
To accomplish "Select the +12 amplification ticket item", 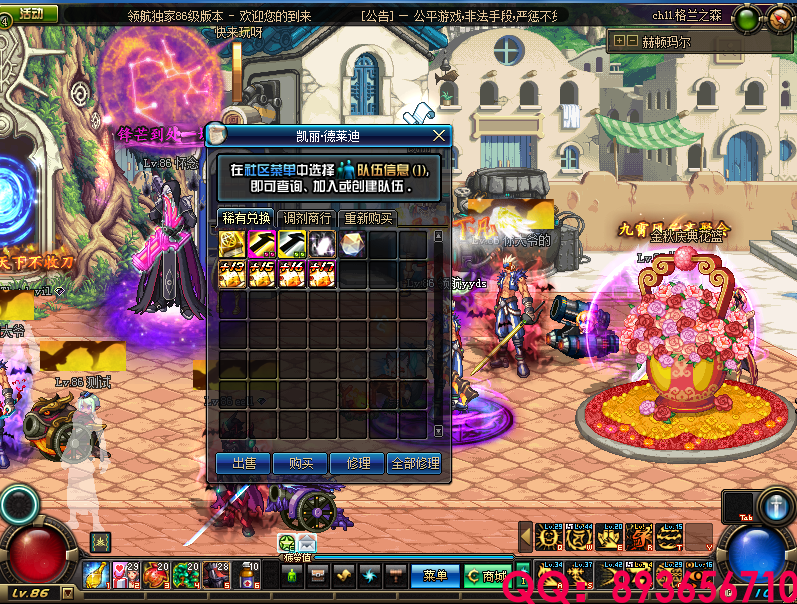I will 233,274.
